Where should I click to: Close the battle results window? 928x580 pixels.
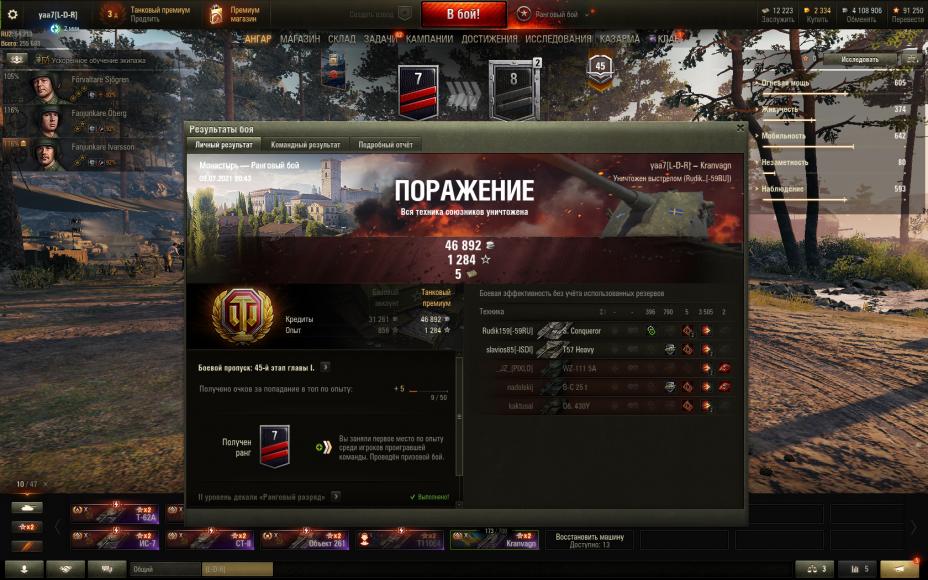click(x=740, y=128)
